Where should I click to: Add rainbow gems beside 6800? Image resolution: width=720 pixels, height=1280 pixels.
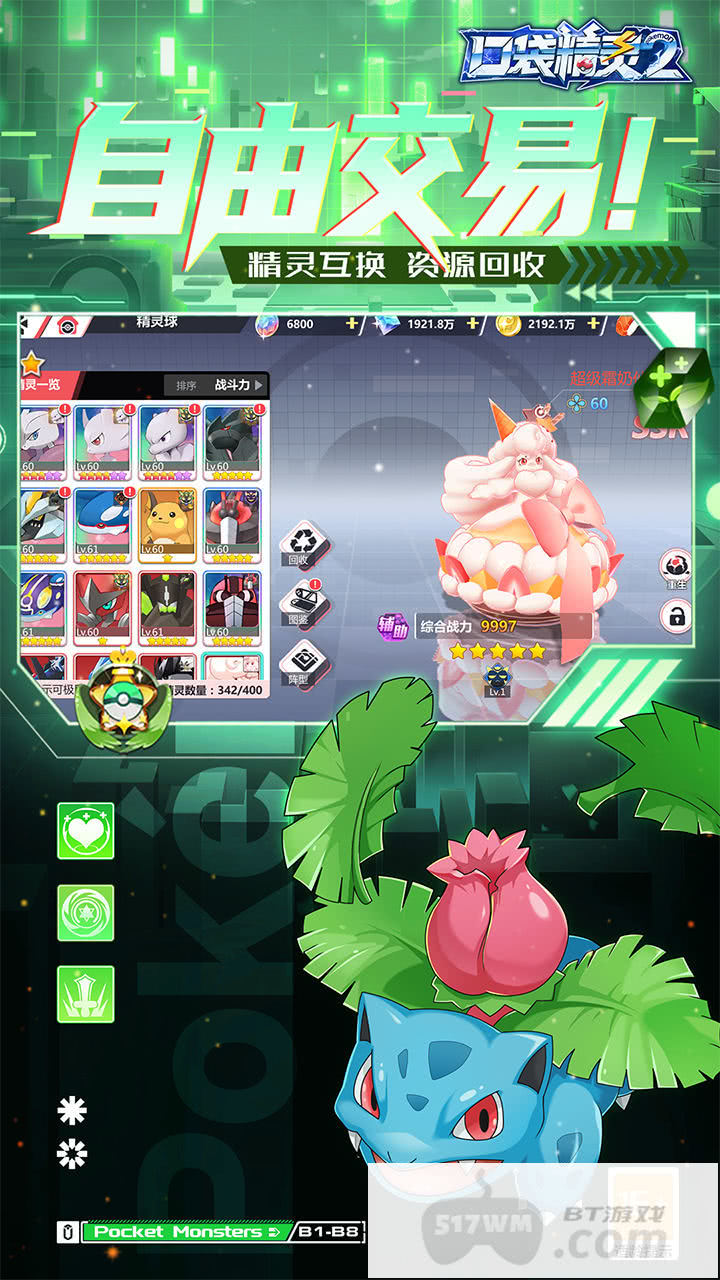[351, 324]
